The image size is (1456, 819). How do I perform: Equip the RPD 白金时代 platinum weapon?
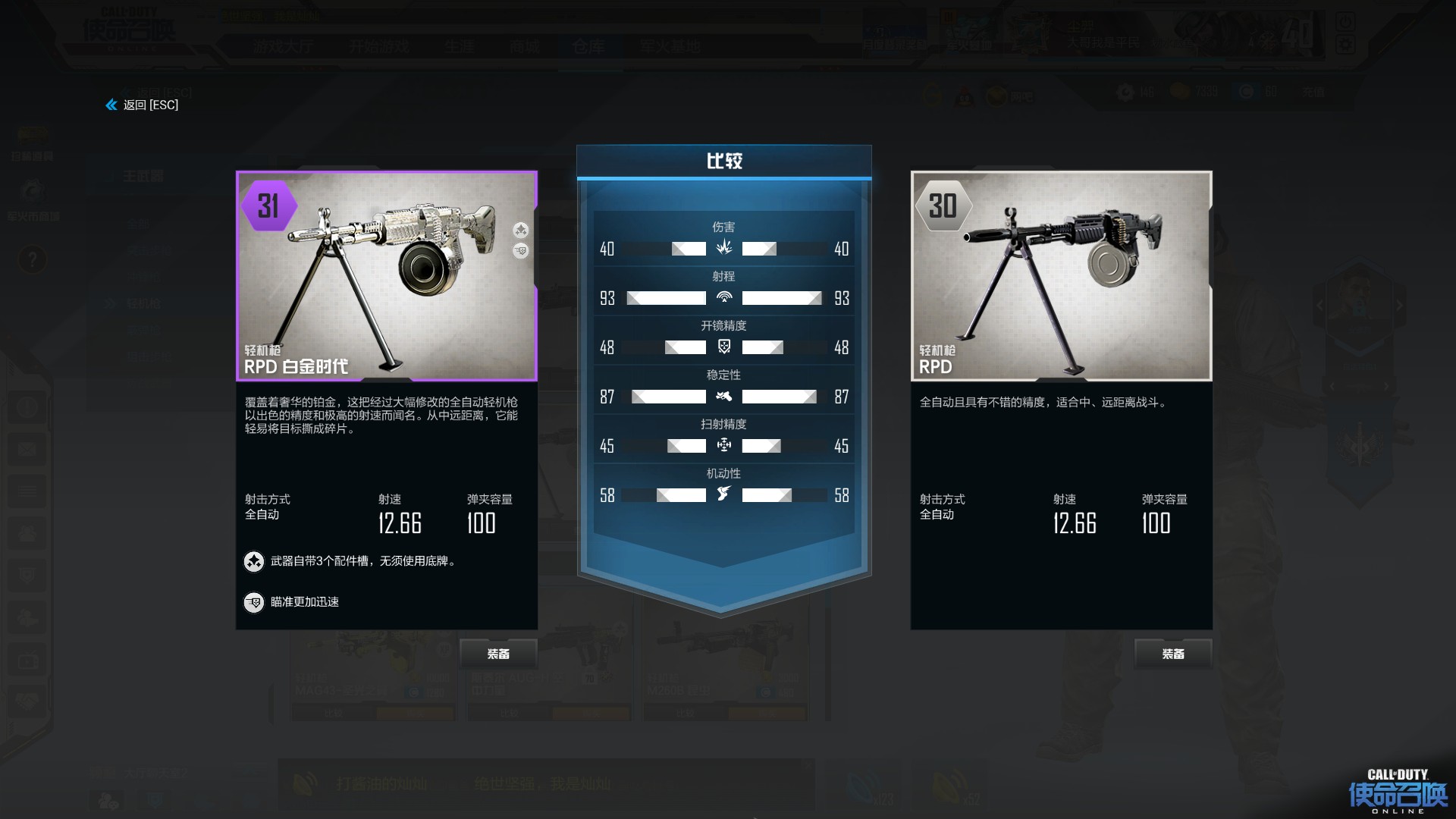[x=498, y=654]
